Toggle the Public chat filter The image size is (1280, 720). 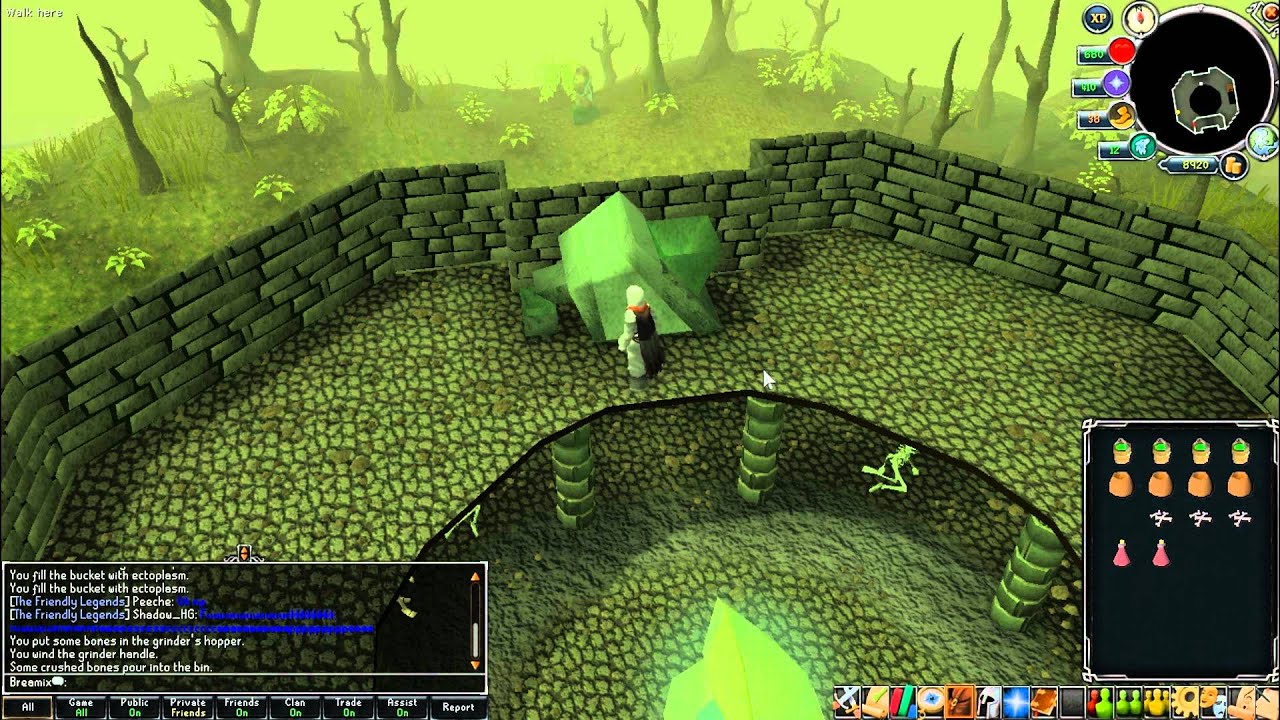click(135, 707)
